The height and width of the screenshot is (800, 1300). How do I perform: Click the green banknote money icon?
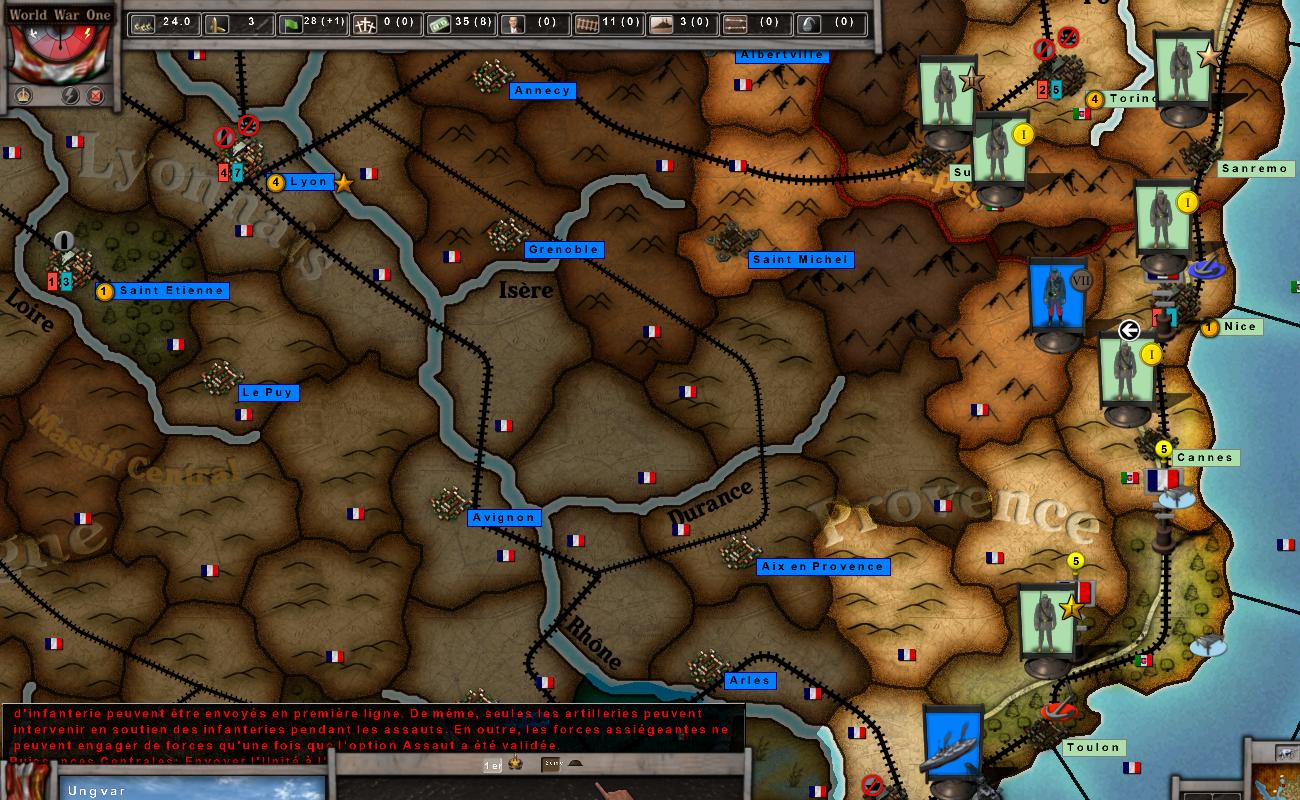439,22
